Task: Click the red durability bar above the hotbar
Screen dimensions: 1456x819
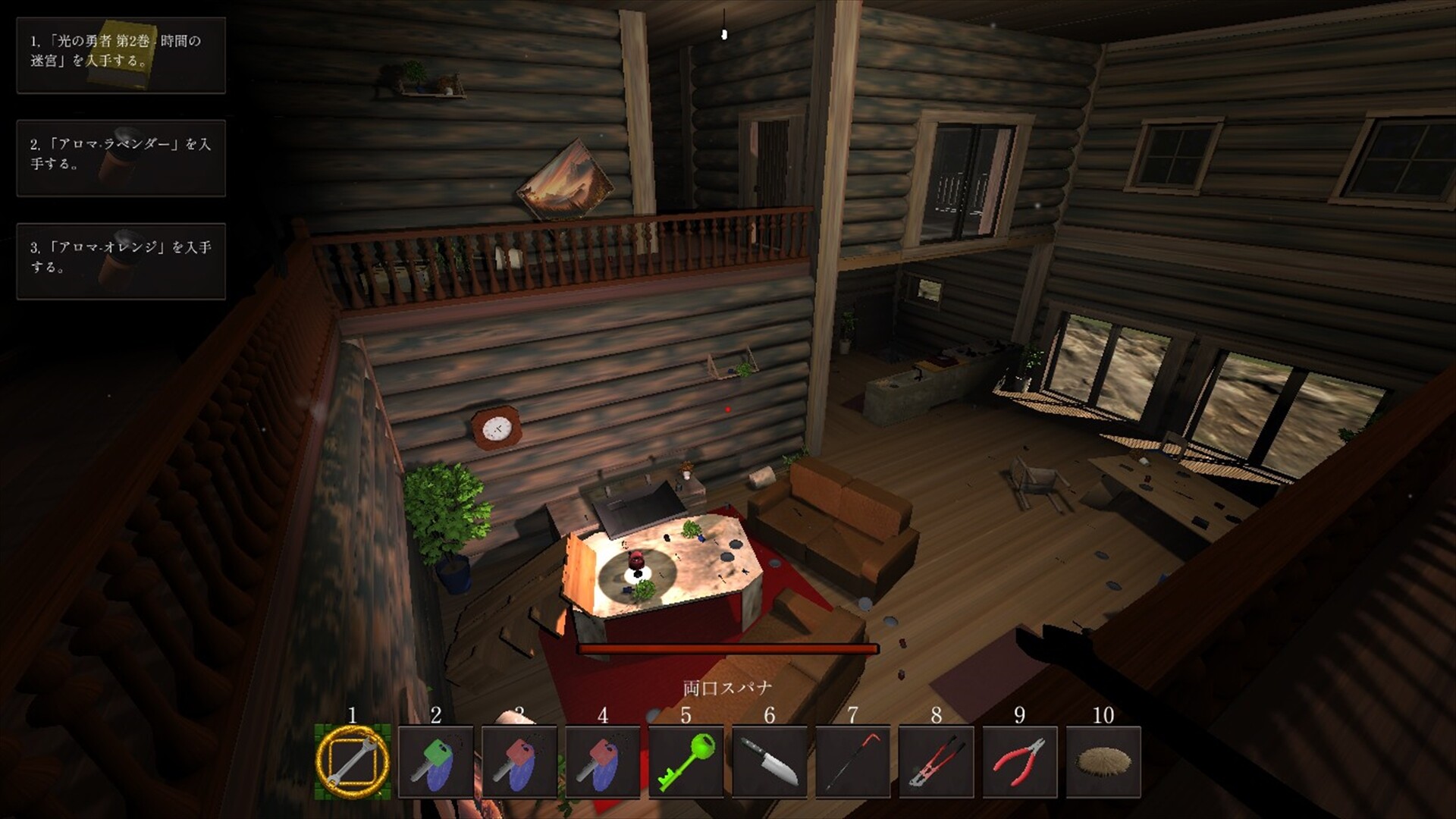Action: [x=726, y=648]
